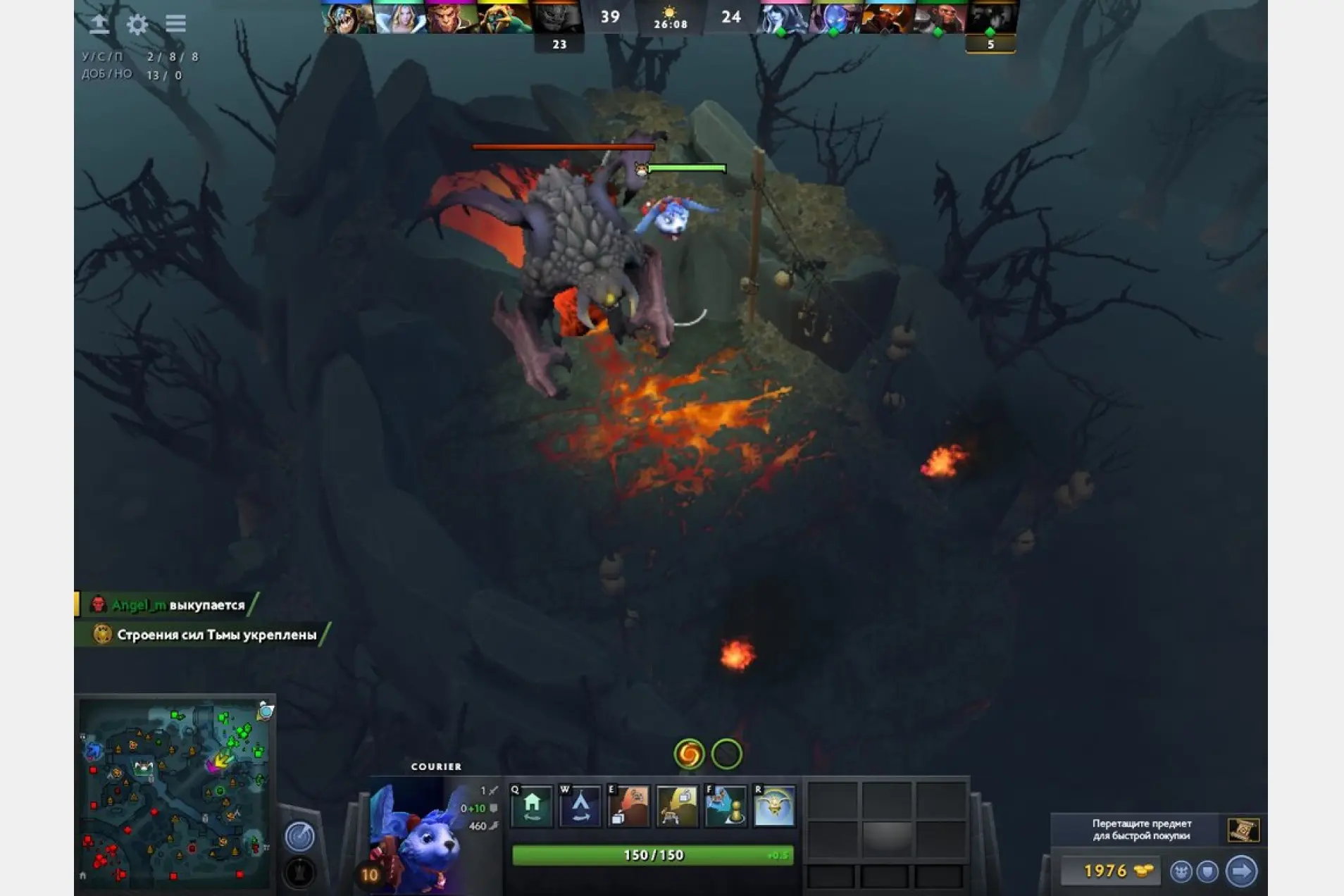Activate the radar Scan button

(x=299, y=836)
